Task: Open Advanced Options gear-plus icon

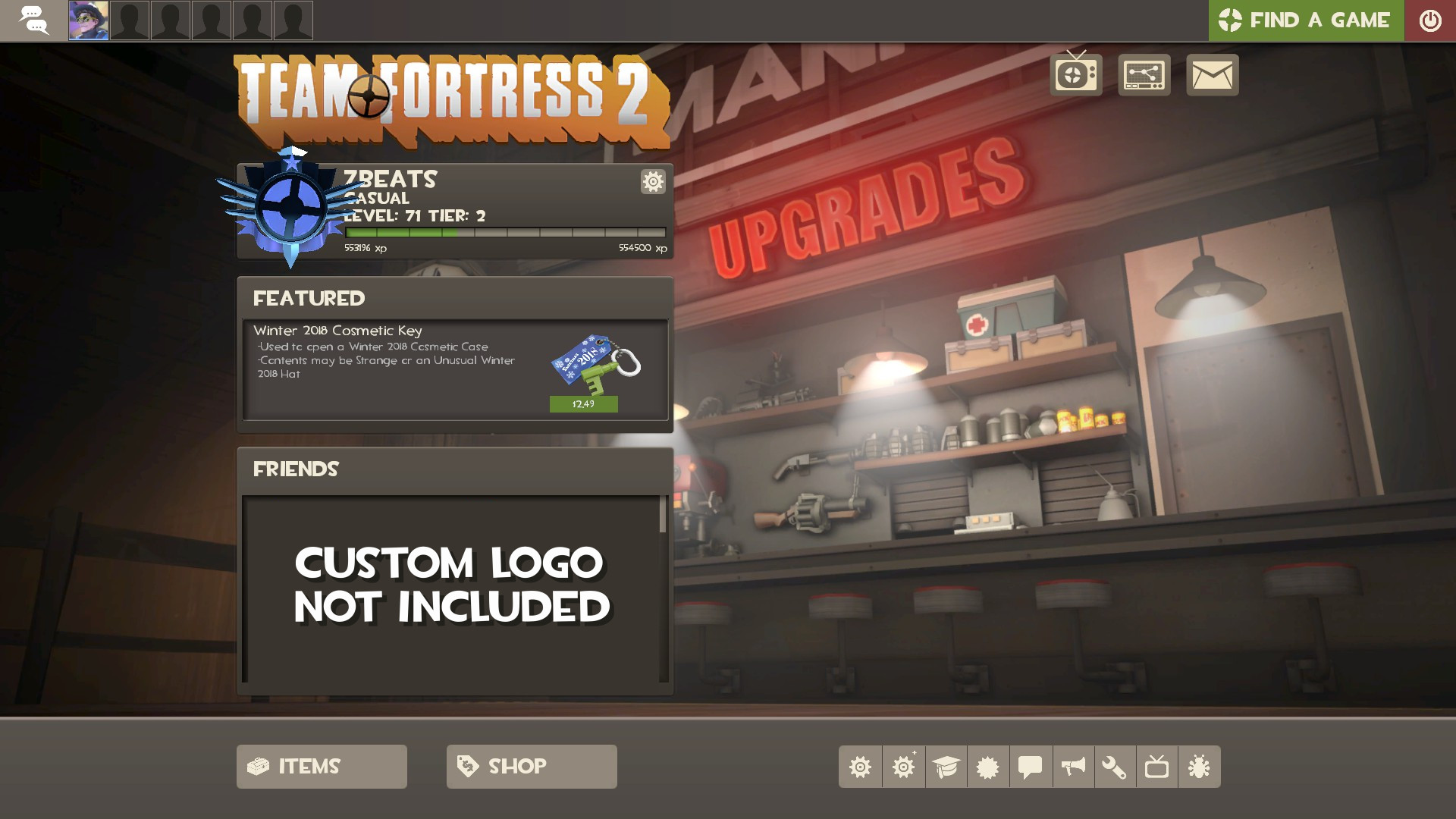Action: tap(903, 767)
